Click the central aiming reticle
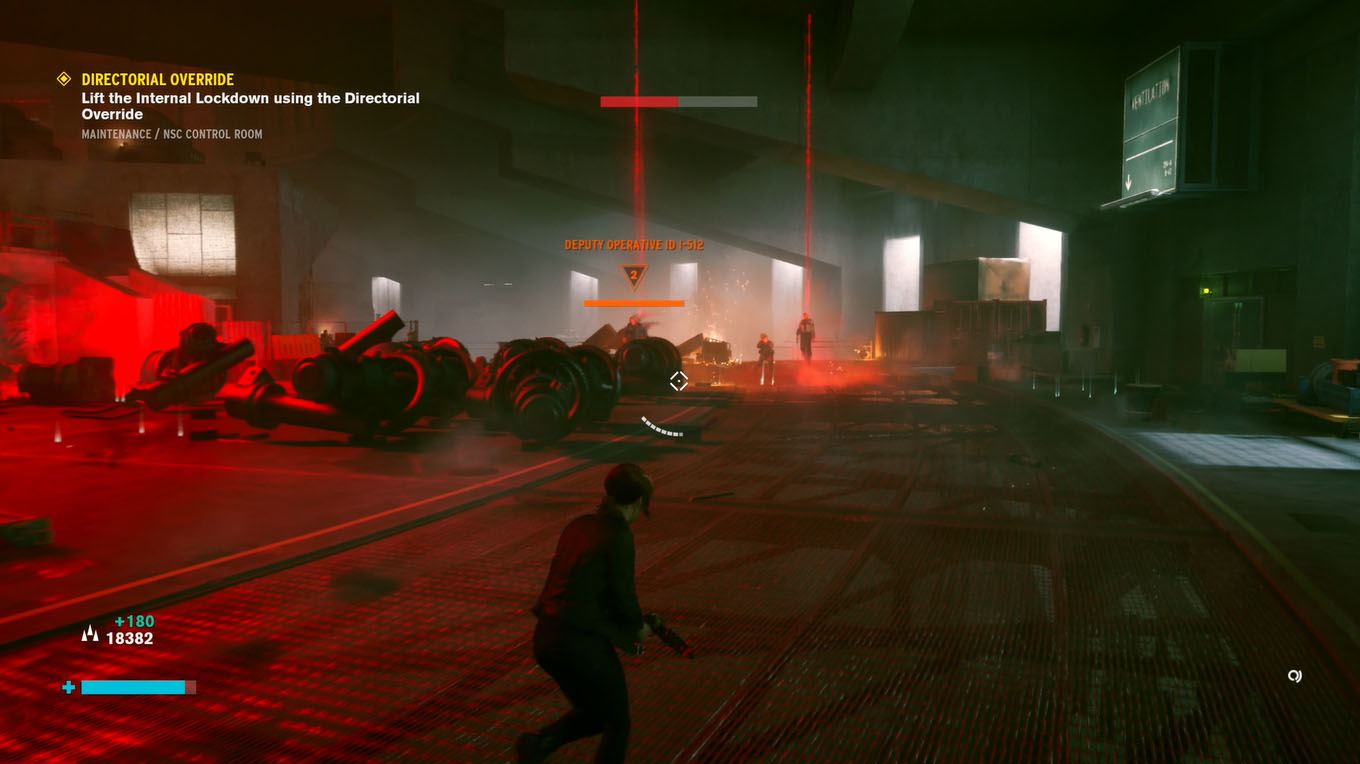This screenshot has width=1360, height=764. (678, 381)
